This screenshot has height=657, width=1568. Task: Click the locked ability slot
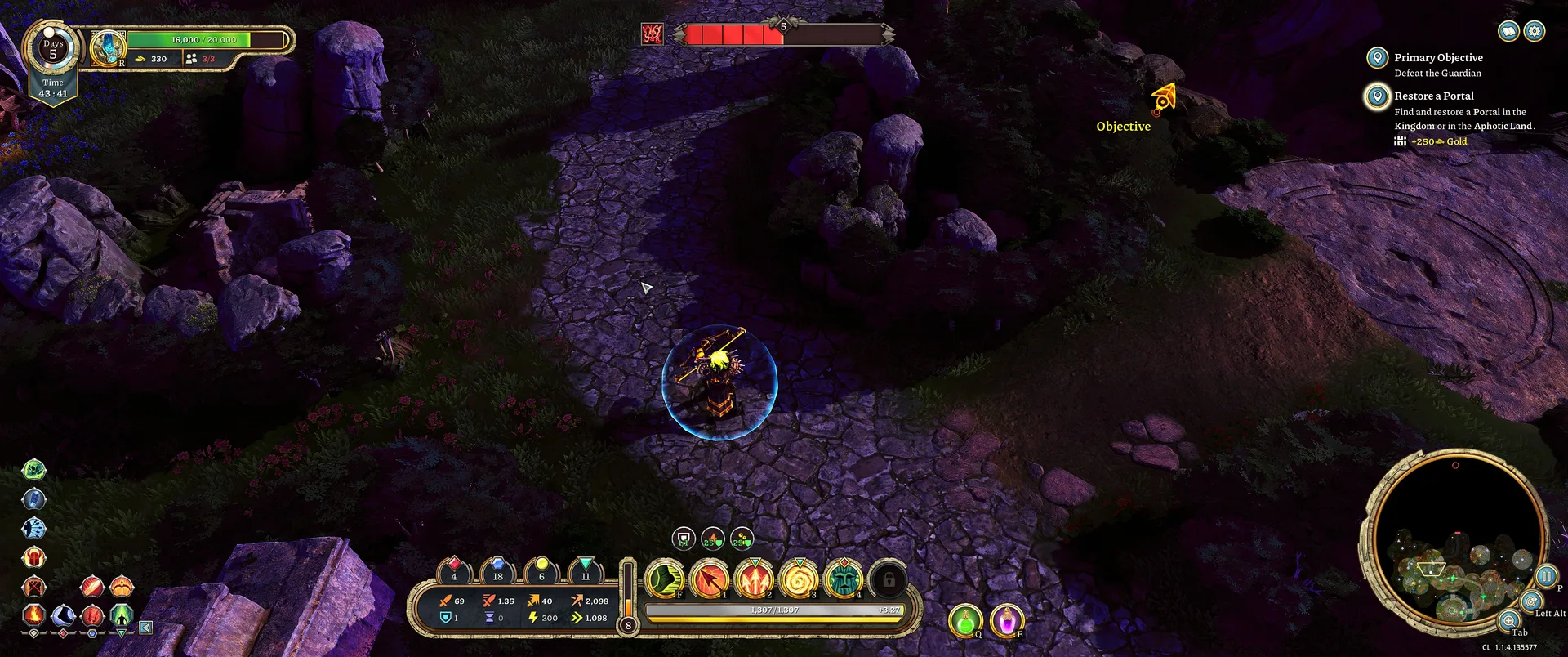pyautogui.click(x=889, y=579)
